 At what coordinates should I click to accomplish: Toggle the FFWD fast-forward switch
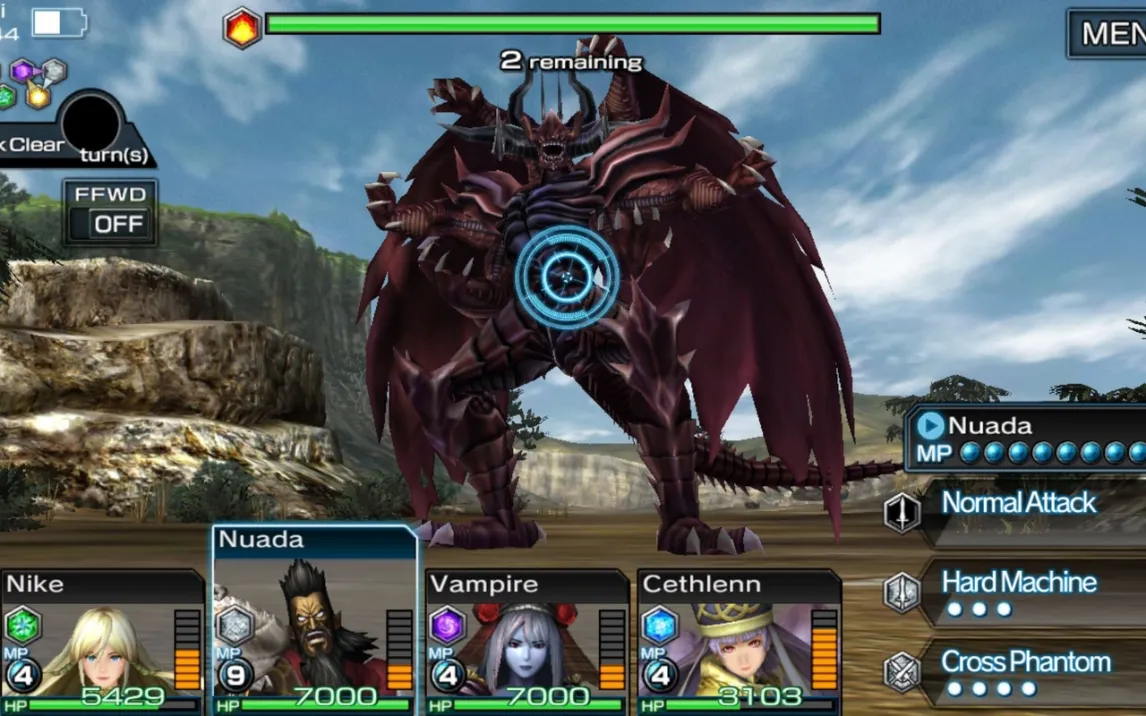[x=110, y=212]
